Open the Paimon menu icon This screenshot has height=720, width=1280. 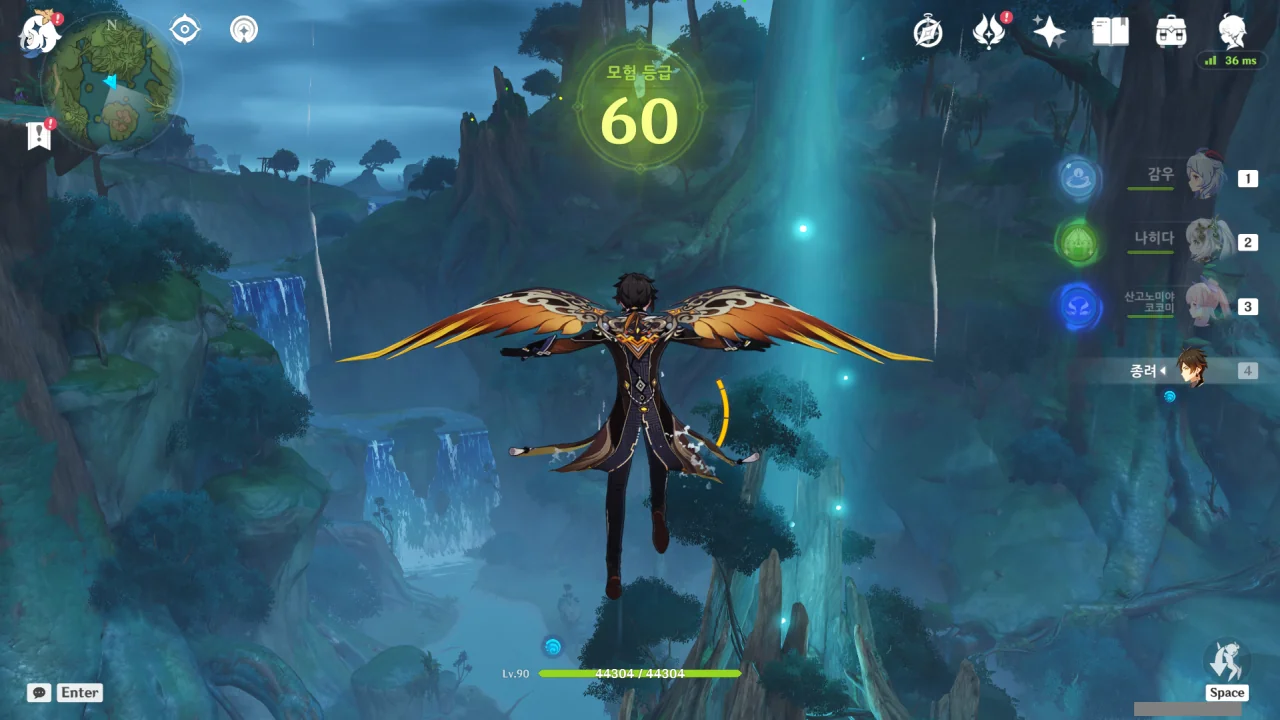(39, 32)
